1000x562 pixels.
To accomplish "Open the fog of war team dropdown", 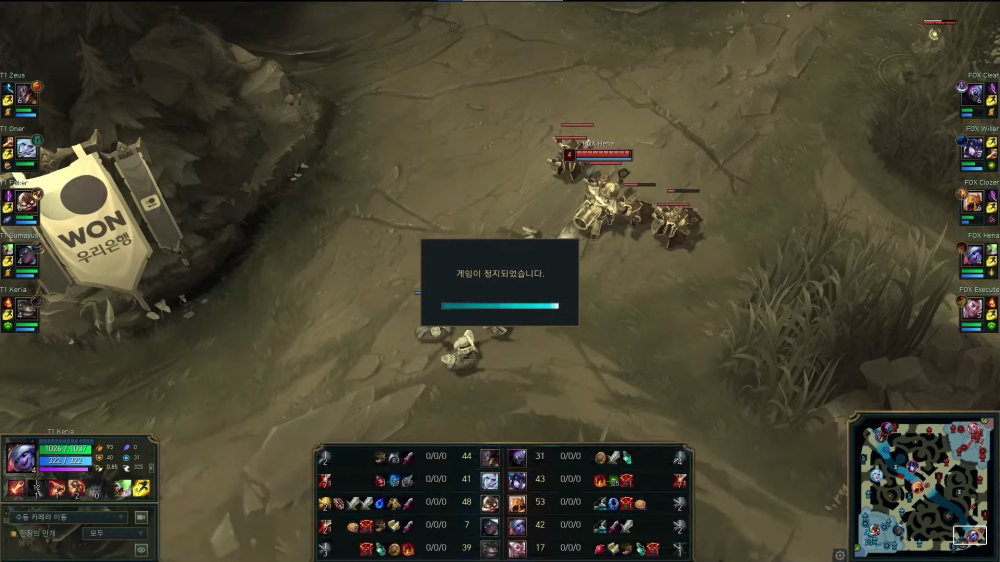I will (x=114, y=534).
